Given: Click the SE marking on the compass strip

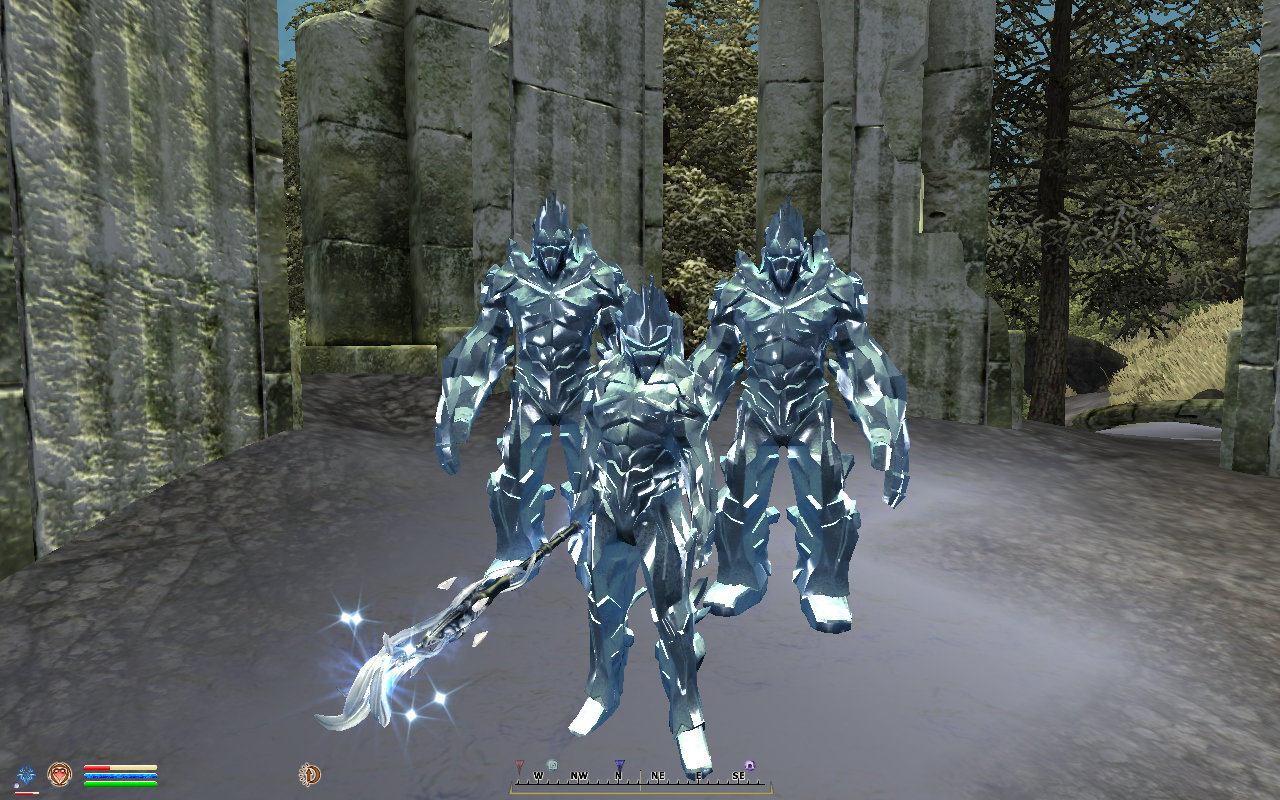Looking at the screenshot, I should pyautogui.click(x=739, y=776).
